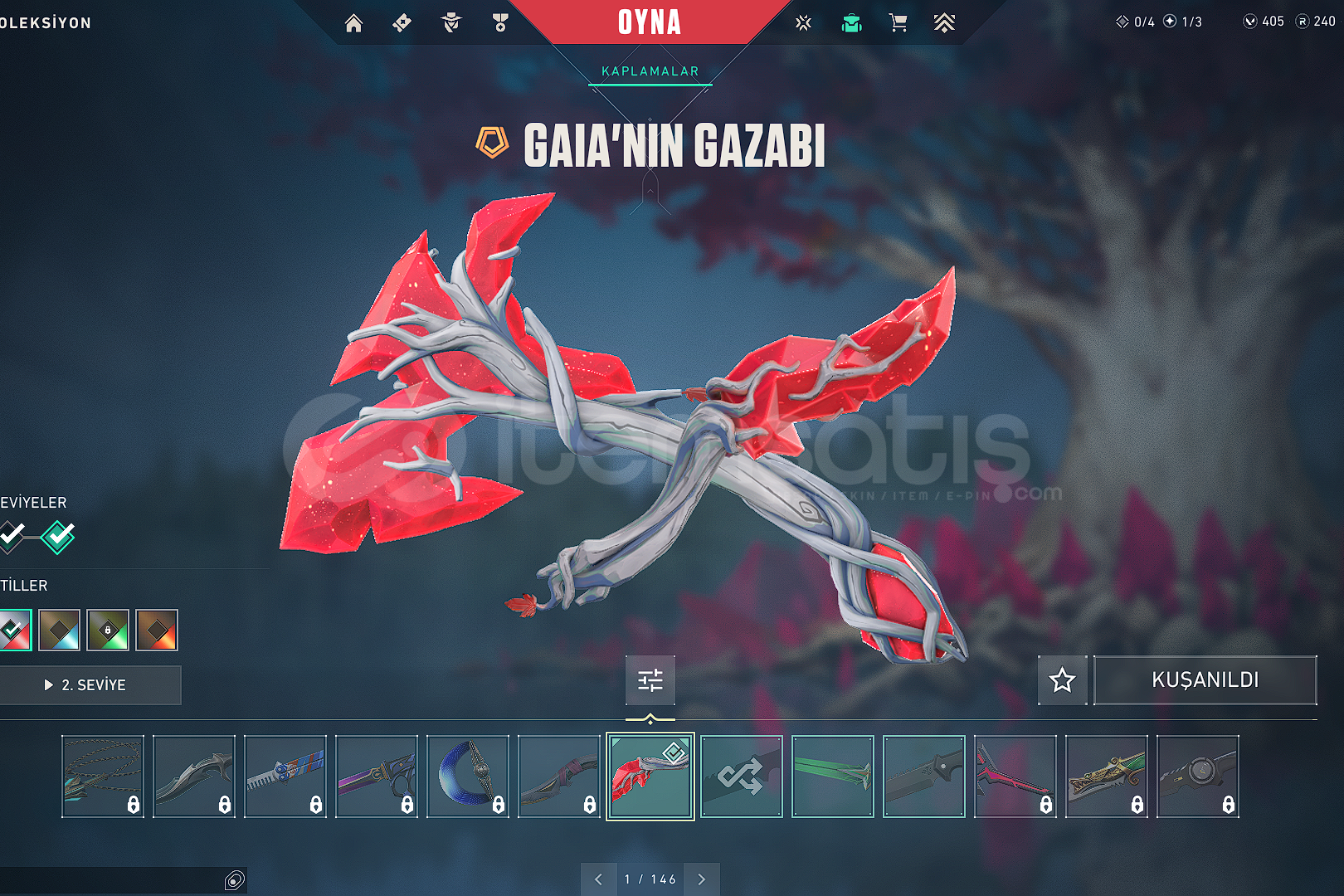Choose the locked green style variant

[x=108, y=631]
